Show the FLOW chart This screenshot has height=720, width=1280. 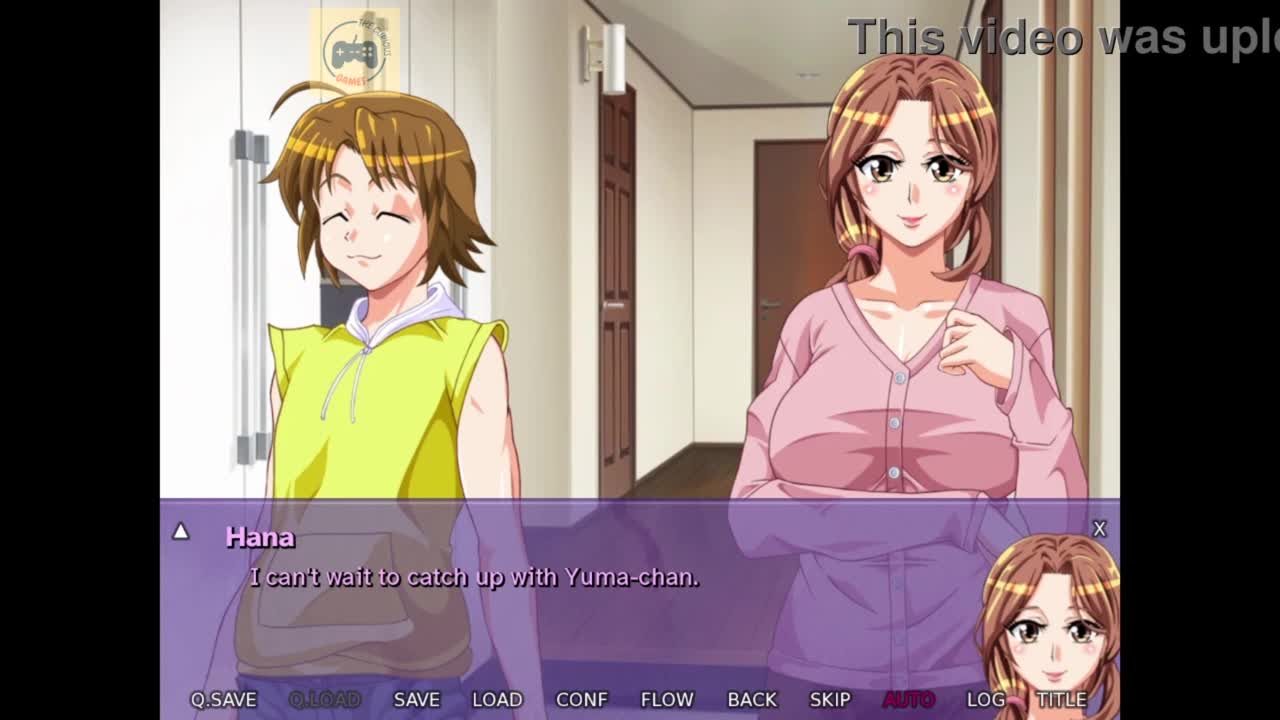click(x=666, y=700)
